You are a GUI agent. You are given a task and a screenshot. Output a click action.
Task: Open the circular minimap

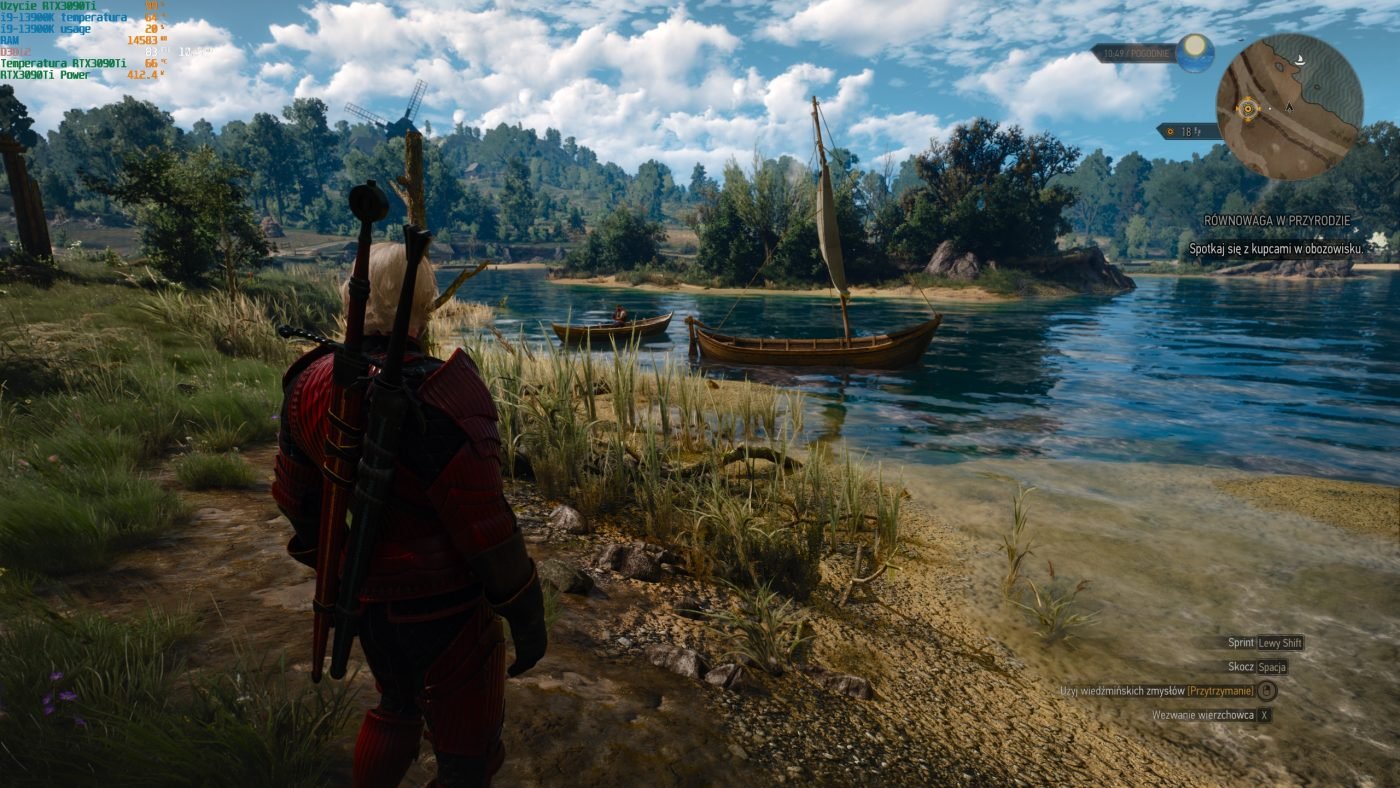(x=1289, y=106)
